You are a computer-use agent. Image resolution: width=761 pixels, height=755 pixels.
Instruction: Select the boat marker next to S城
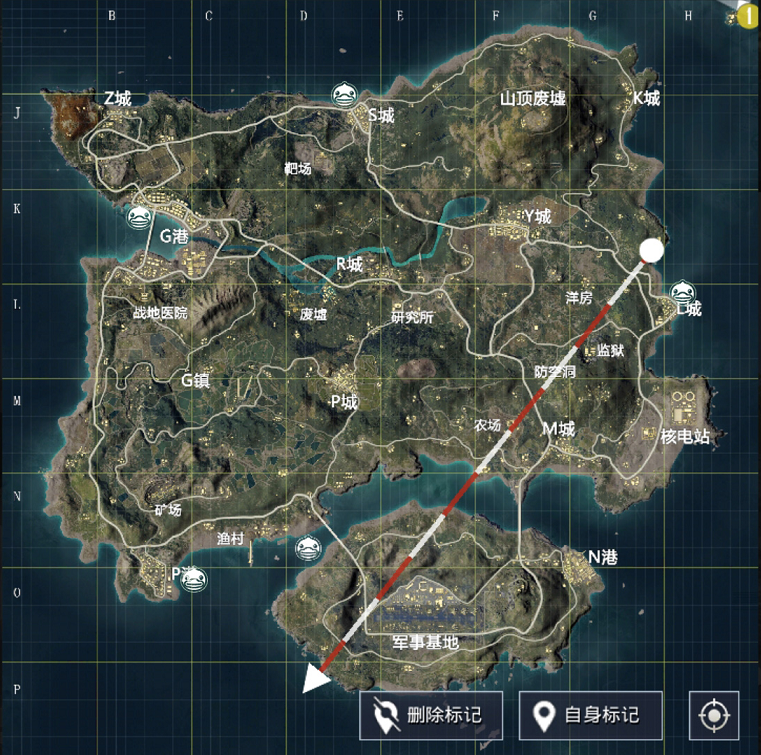(345, 95)
